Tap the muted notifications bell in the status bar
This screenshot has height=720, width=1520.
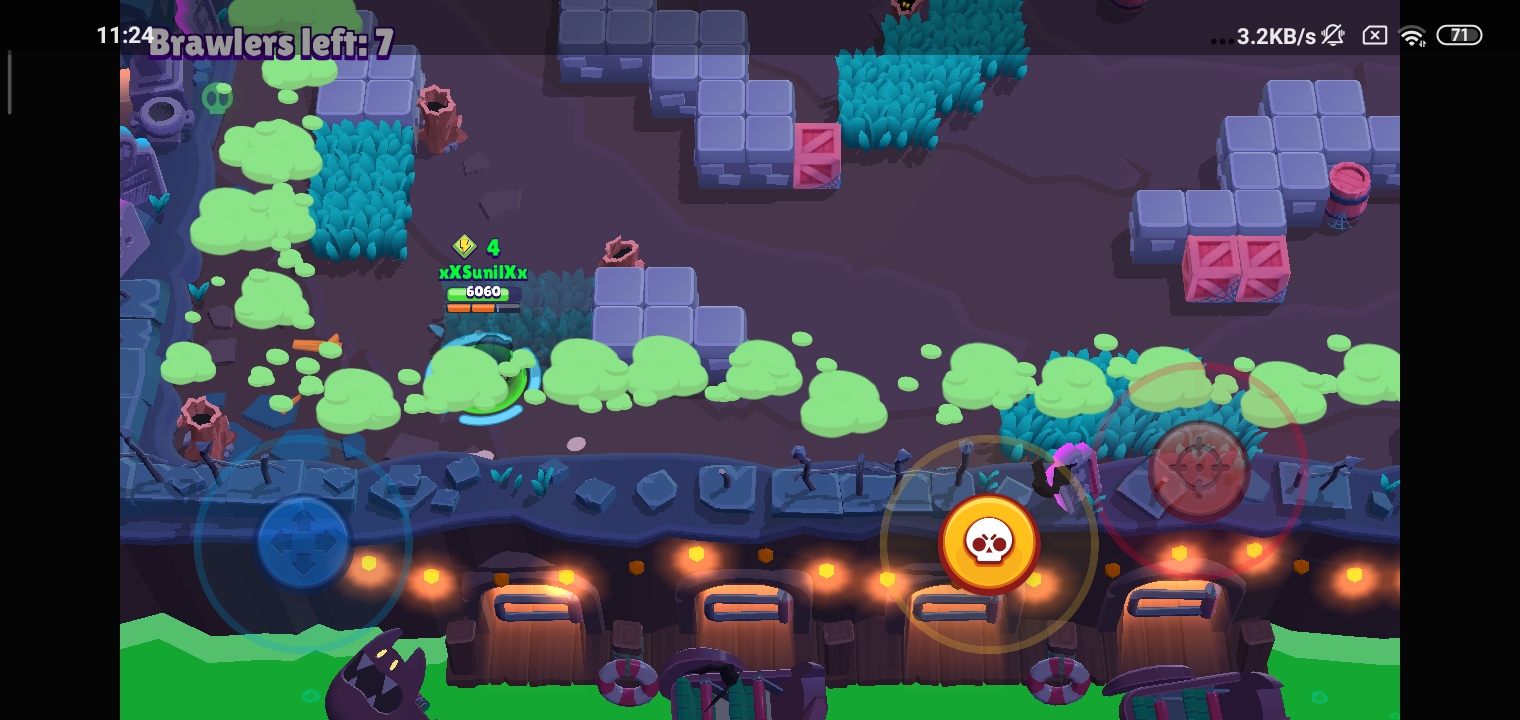(1332, 35)
